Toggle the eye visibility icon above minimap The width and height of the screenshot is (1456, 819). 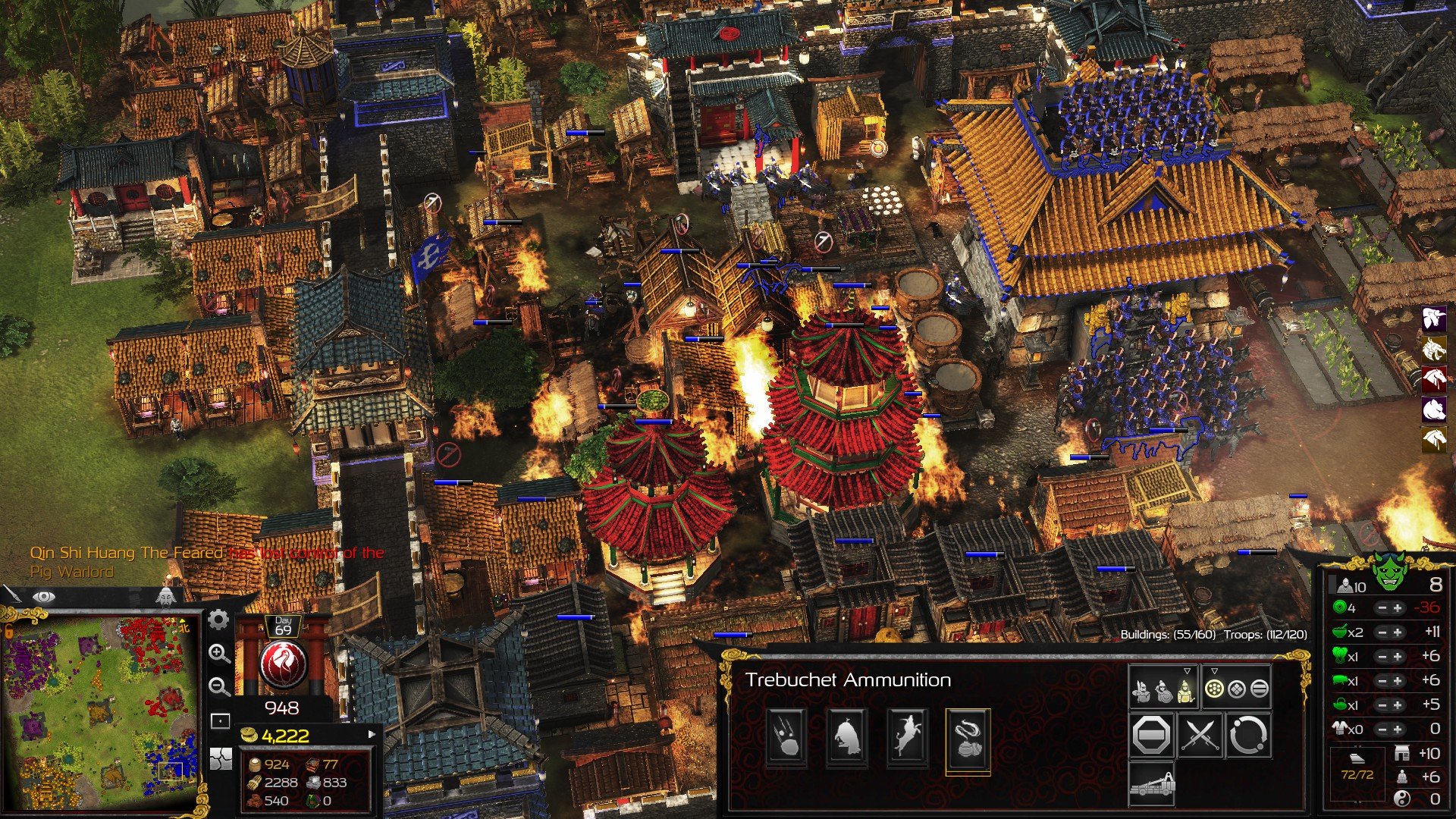43,598
